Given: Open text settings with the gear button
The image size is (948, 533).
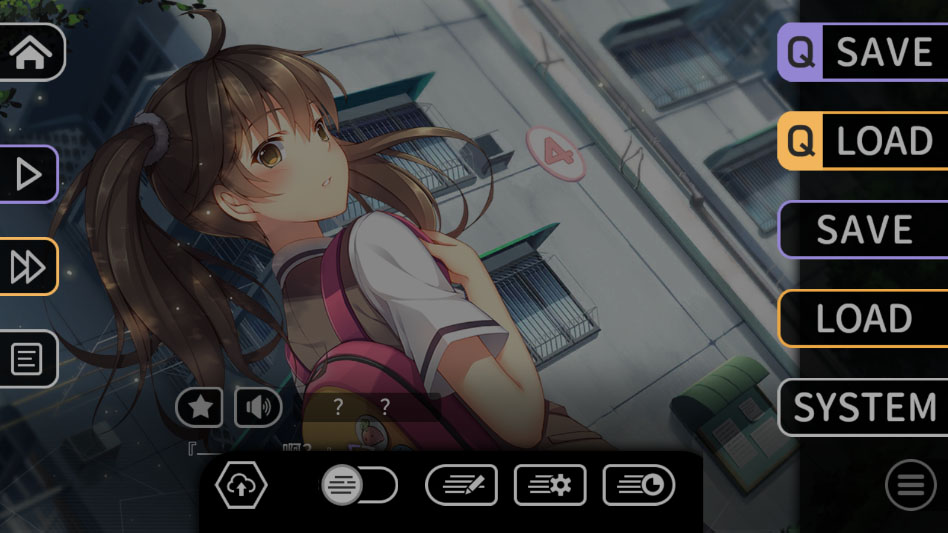Looking at the screenshot, I should pos(549,486).
